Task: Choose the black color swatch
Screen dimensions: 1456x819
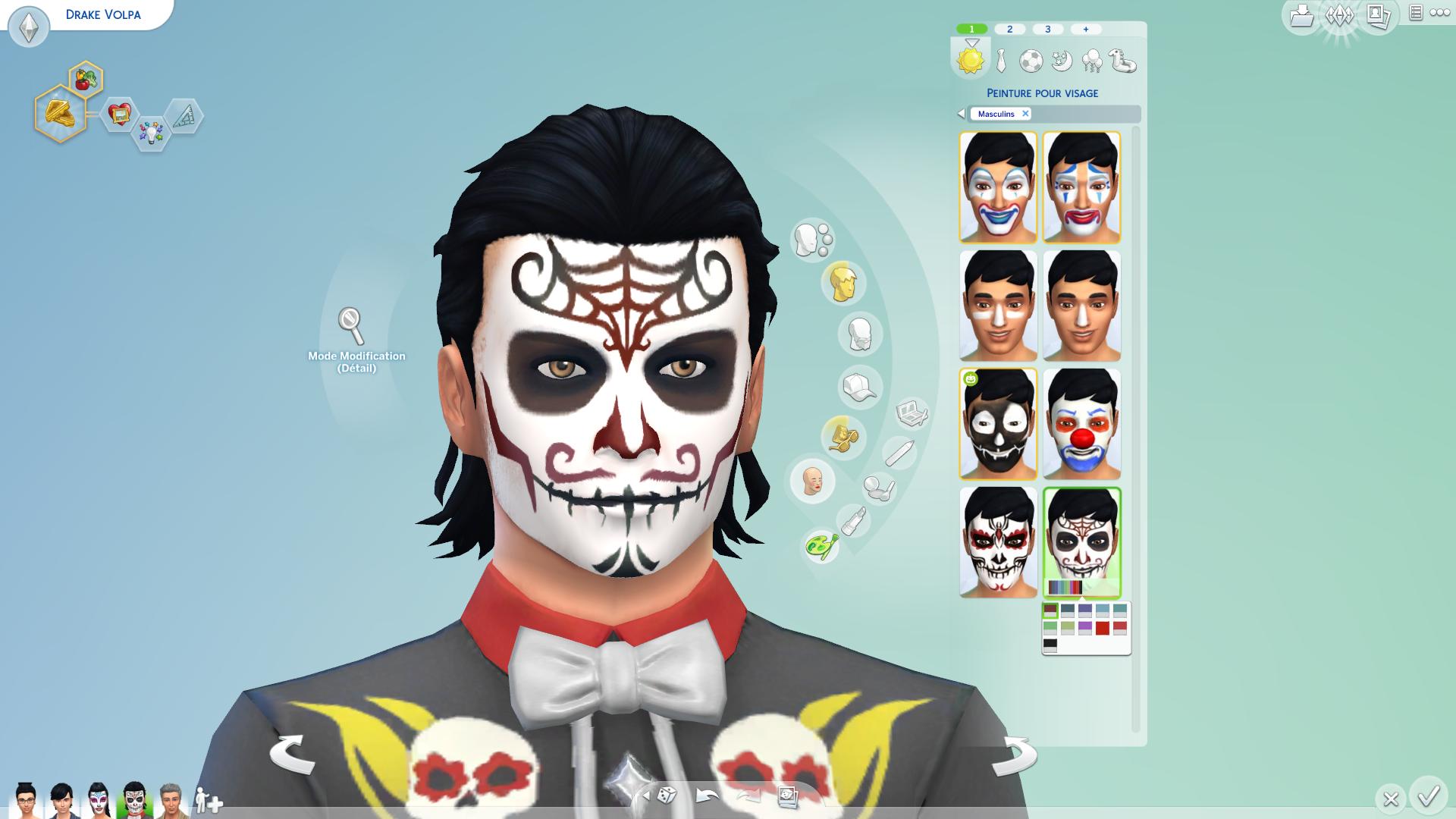Action: 1050,645
